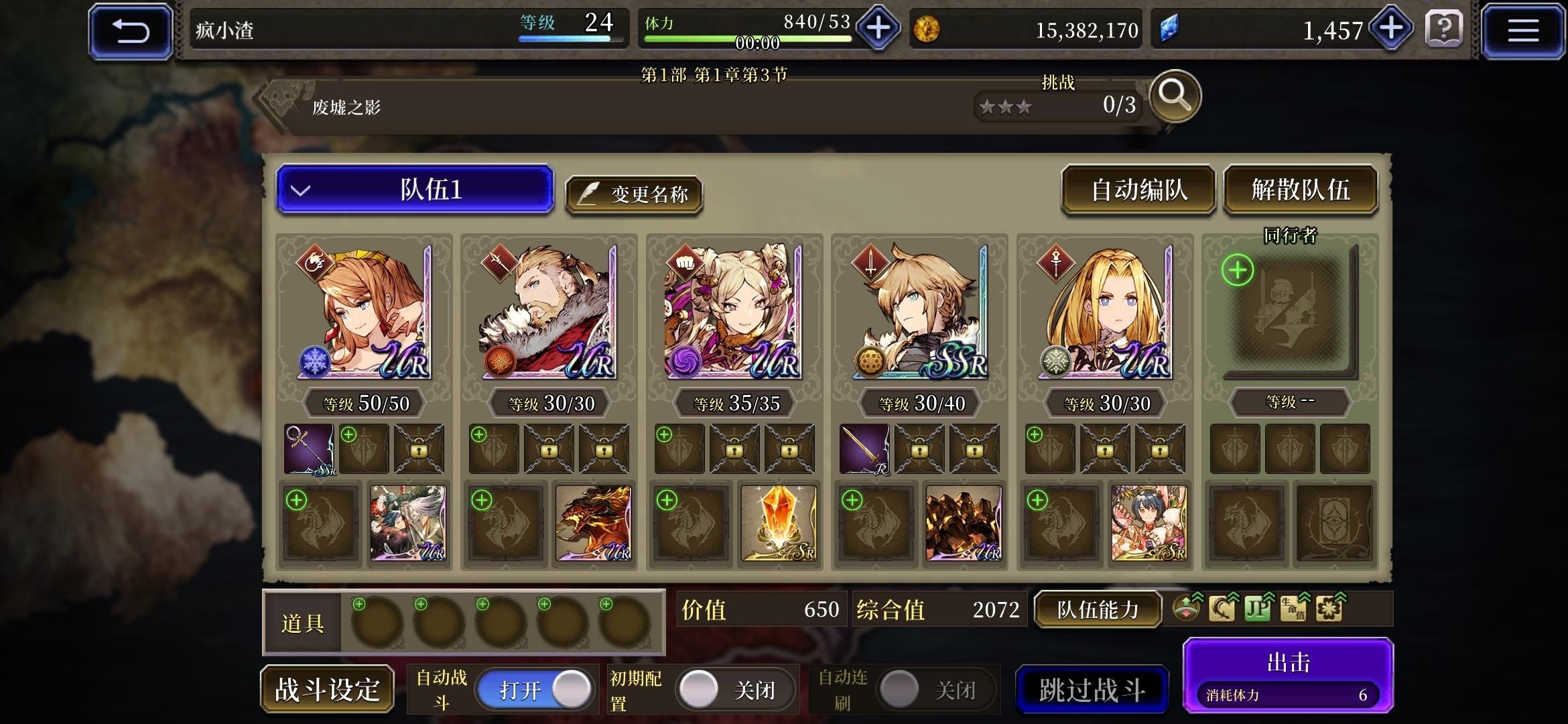The image size is (1568, 724).
Task: Open the 战斗设定 battle settings menu
Action: (x=326, y=688)
